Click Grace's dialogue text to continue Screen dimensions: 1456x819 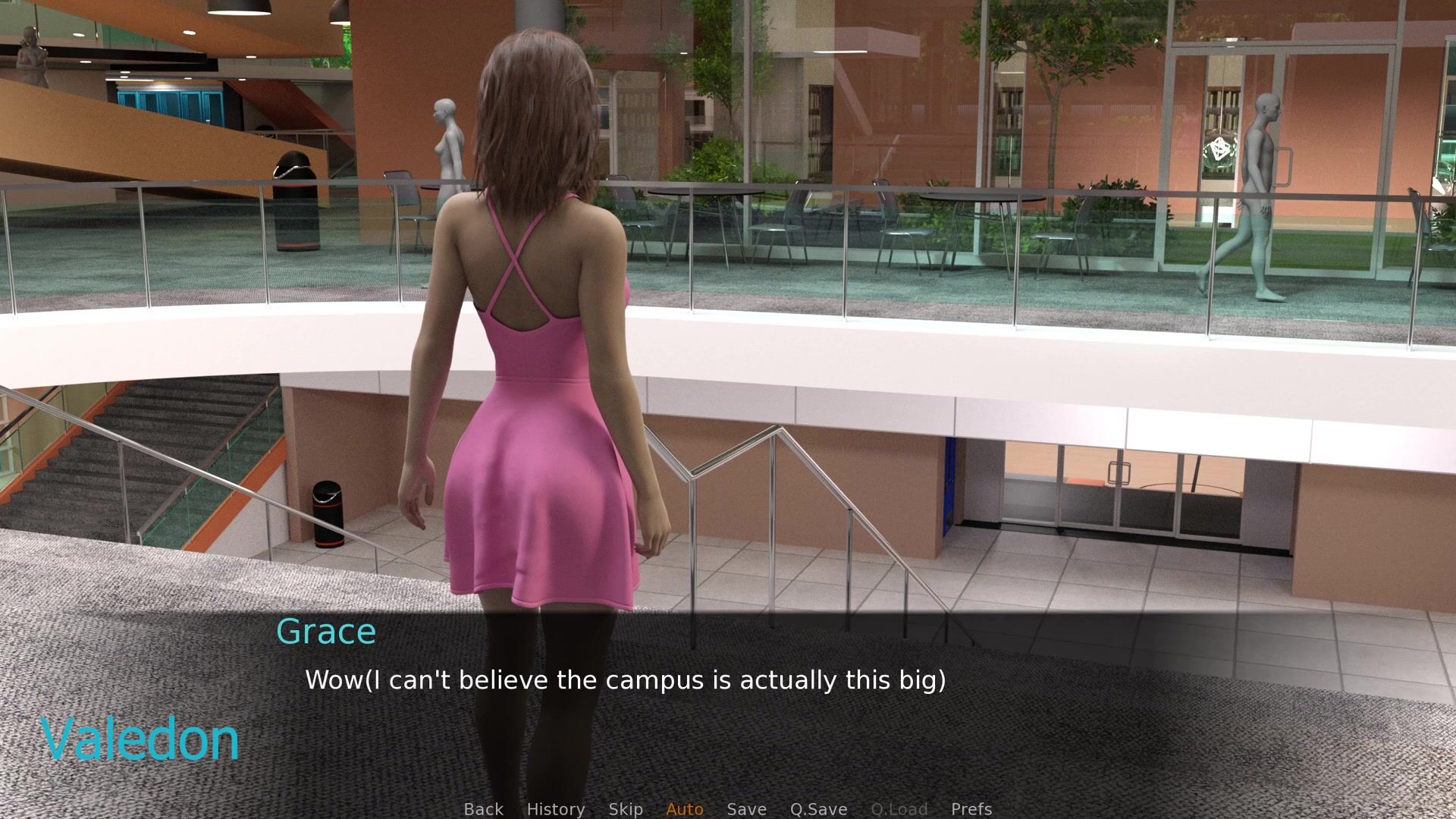(x=625, y=680)
